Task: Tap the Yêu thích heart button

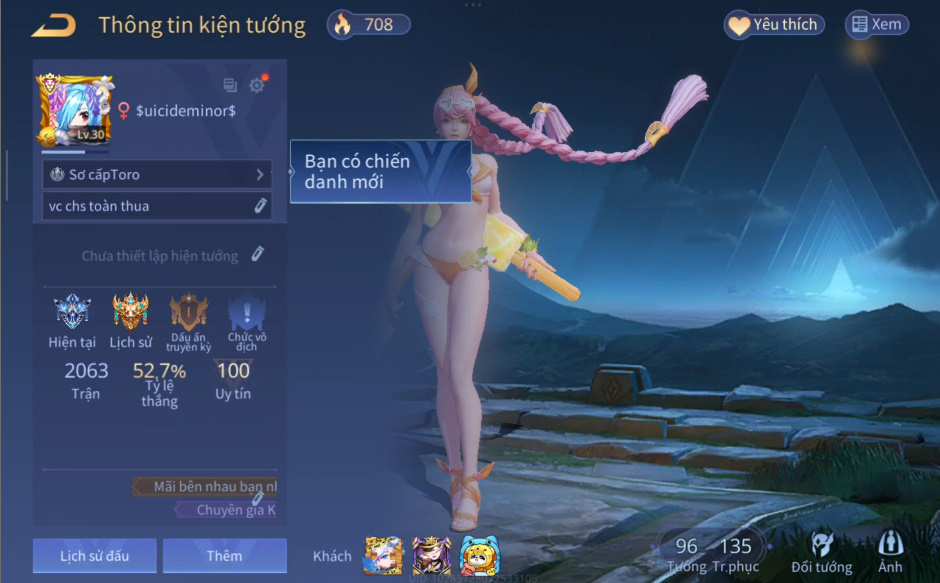Action: (x=773, y=25)
